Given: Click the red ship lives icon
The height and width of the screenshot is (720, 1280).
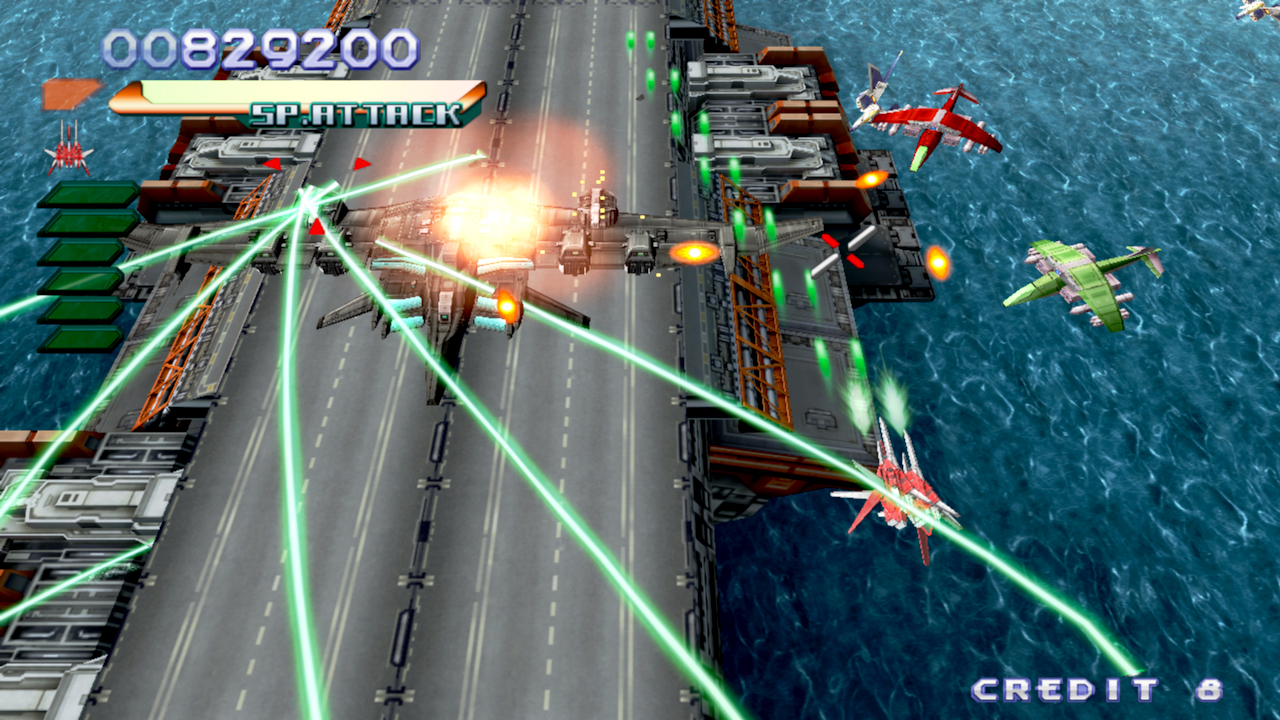Looking at the screenshot, I should tap(69, 150).
